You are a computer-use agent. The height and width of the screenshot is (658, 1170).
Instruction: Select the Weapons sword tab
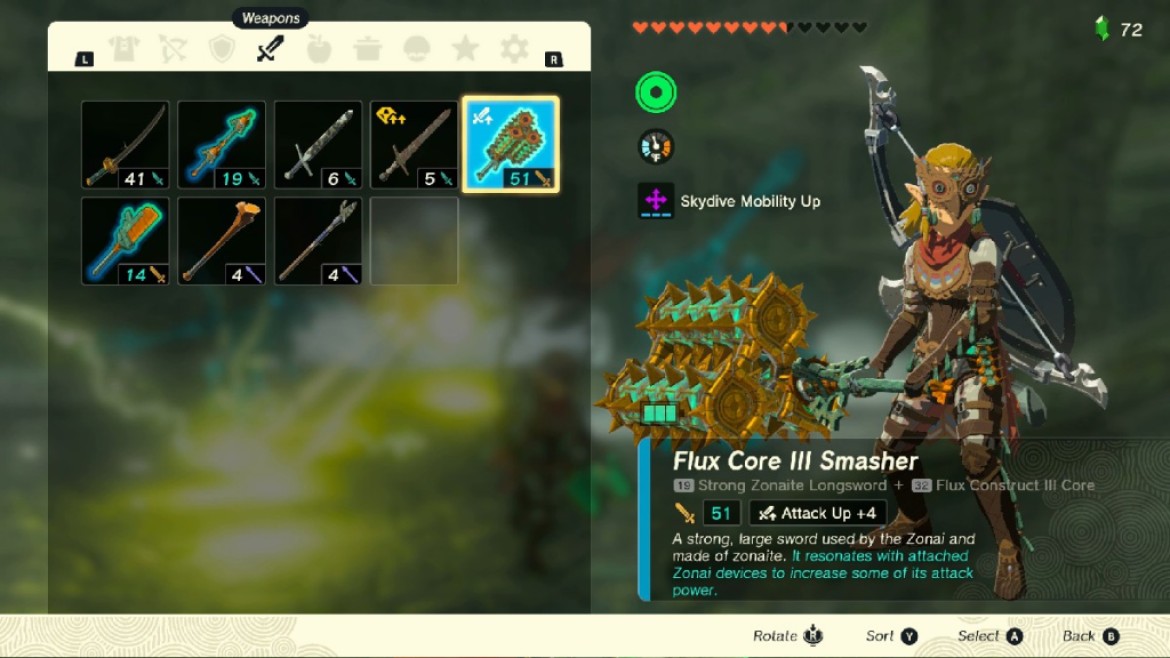pyautogui.click(x=270, y=48)
